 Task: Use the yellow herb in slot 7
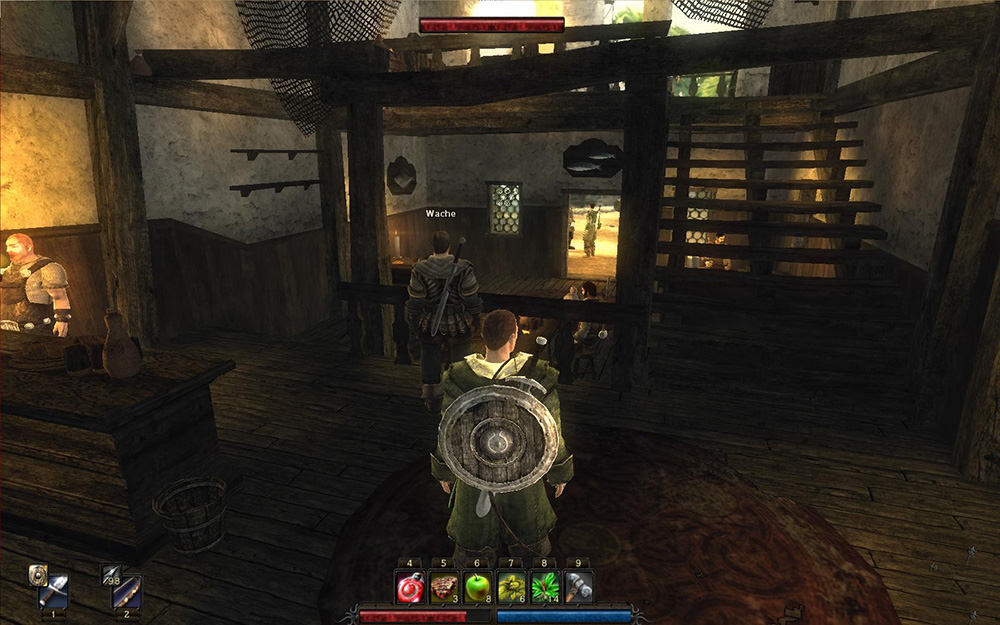(512, 587)
